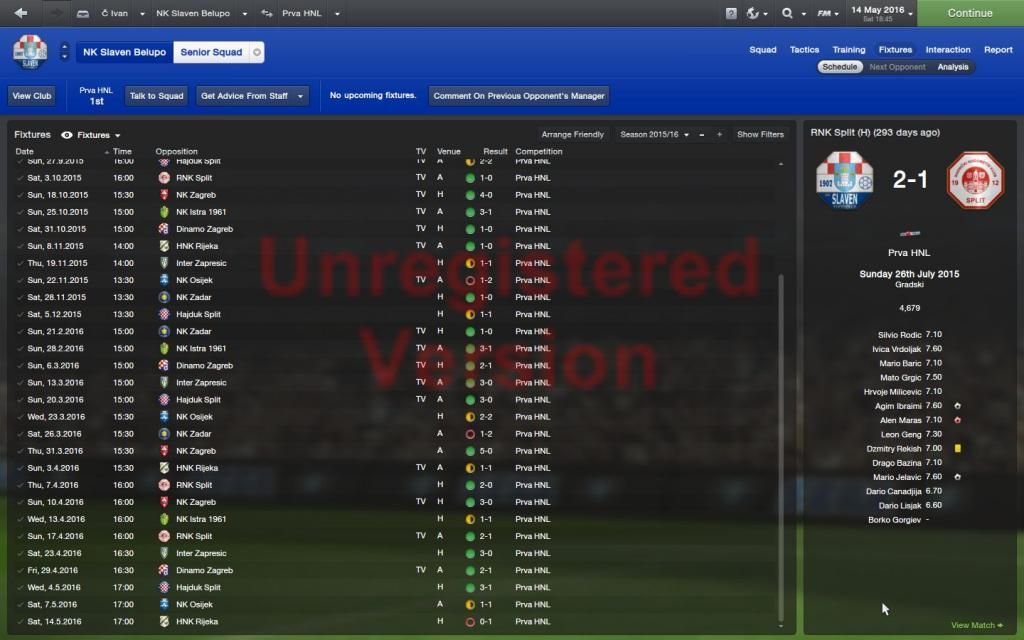Open Get Advice From Staff dropdown

click(252, 96)
